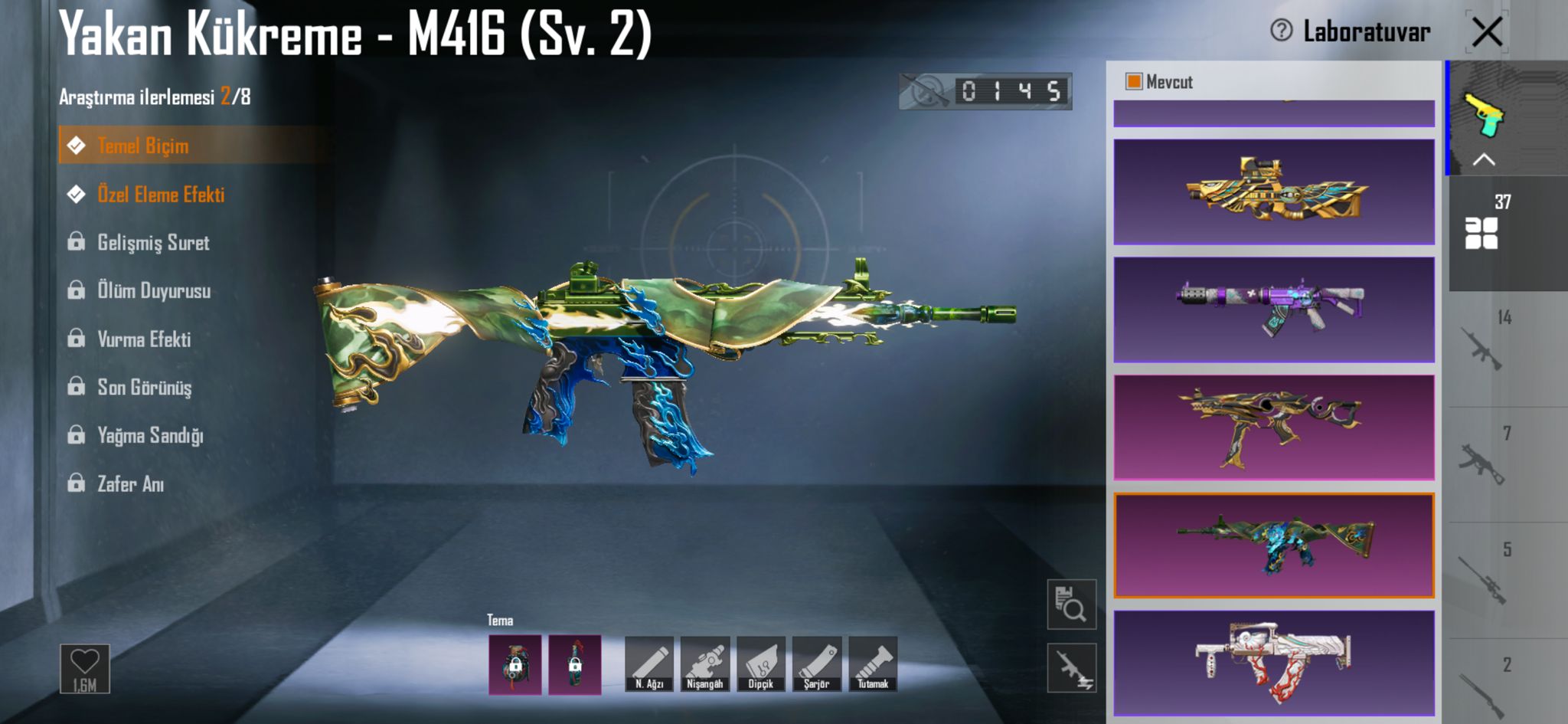Click the locked grenade theme slot

click(x=515, y=665)
